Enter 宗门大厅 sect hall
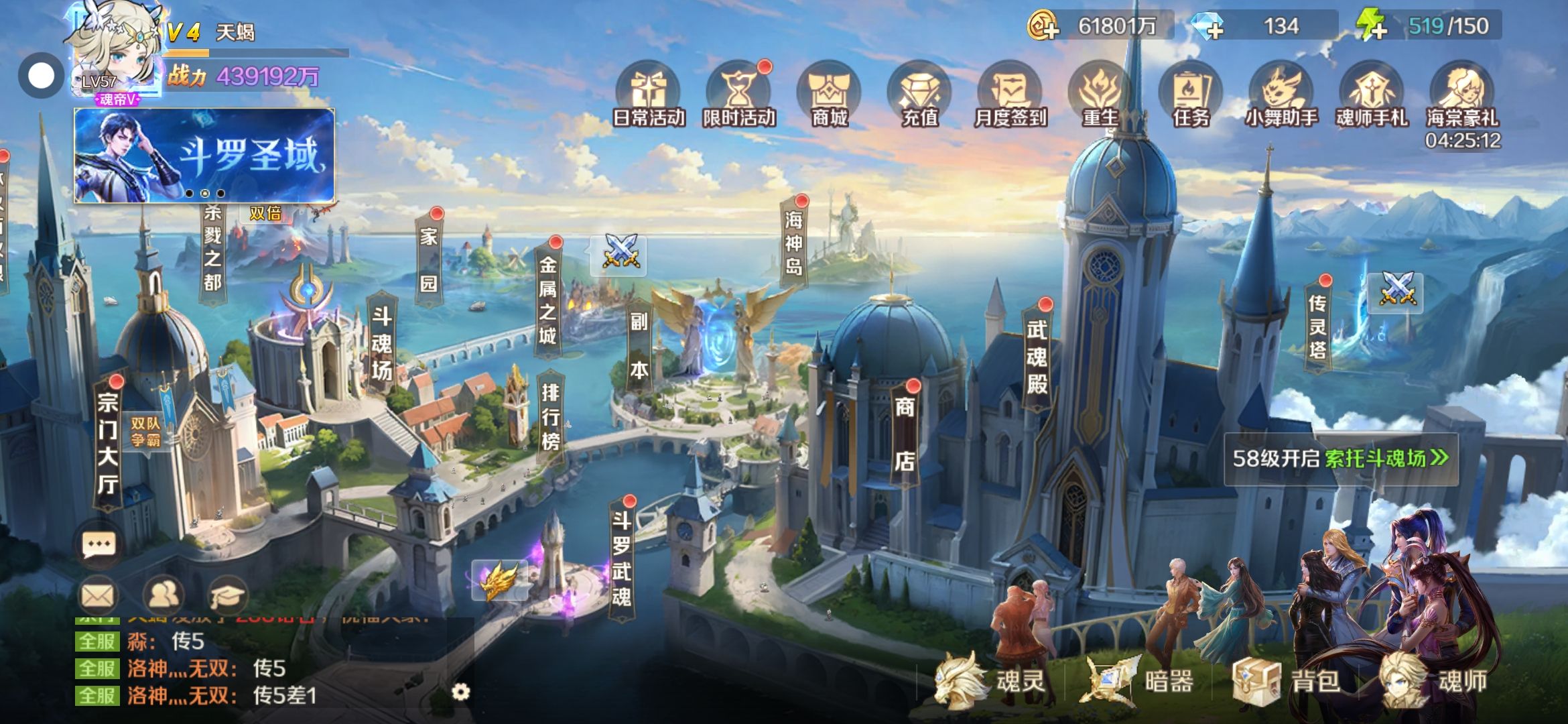Image resolution: width=1568 pixels, height=724 pixels. (108, 443)
